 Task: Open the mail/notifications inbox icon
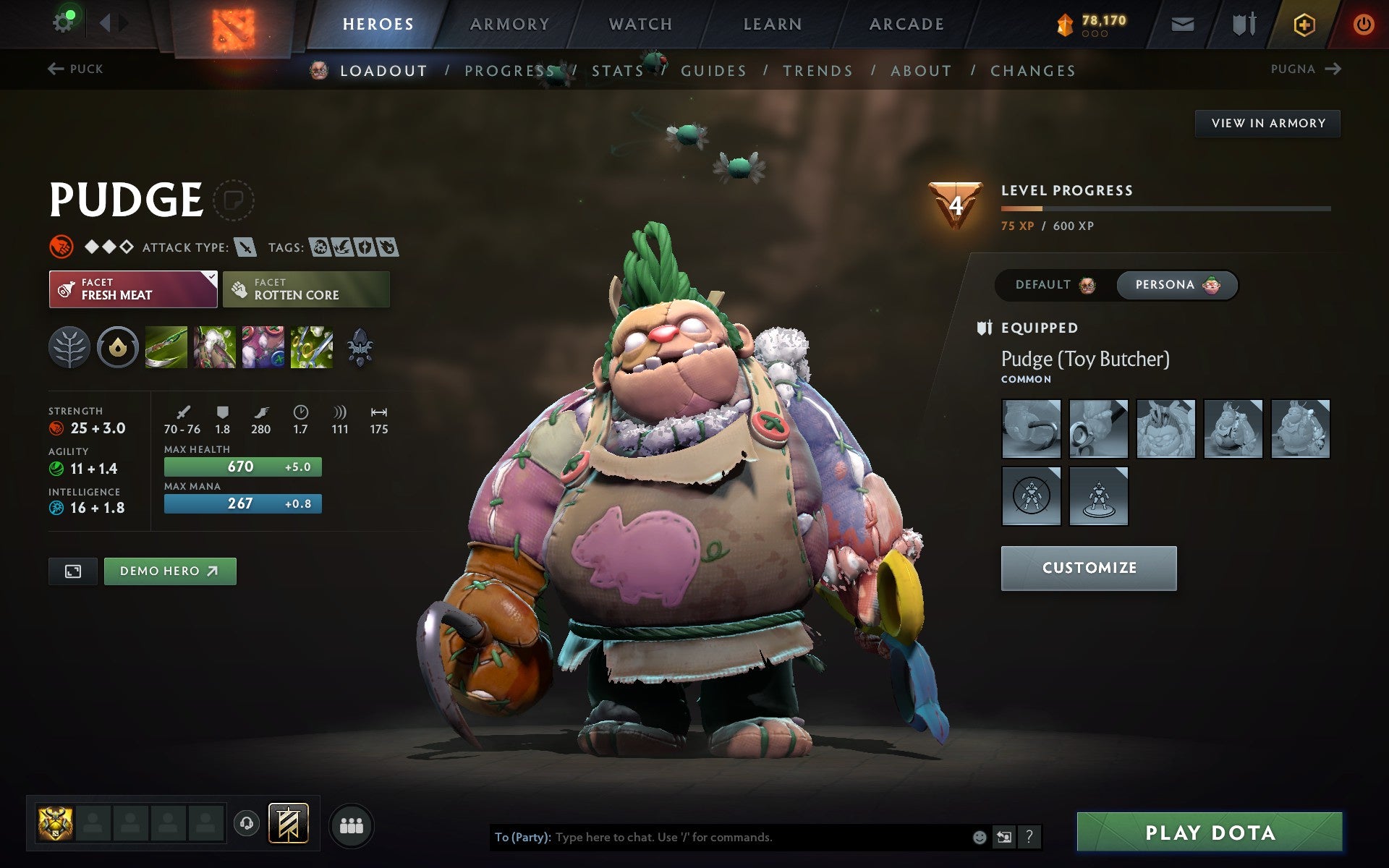[x=1182, y=23]
